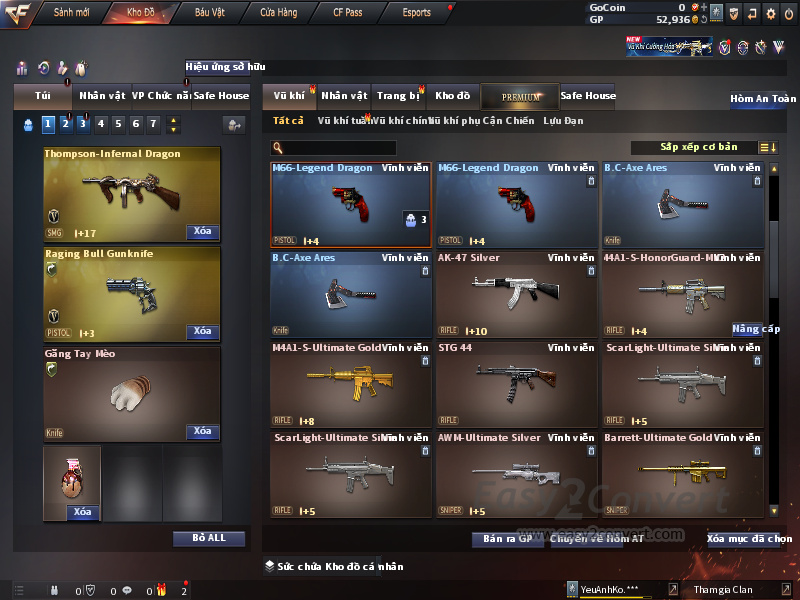
Task: Pick the Barrett-Ultimate Gold sniper card
Action: point(682,473)
